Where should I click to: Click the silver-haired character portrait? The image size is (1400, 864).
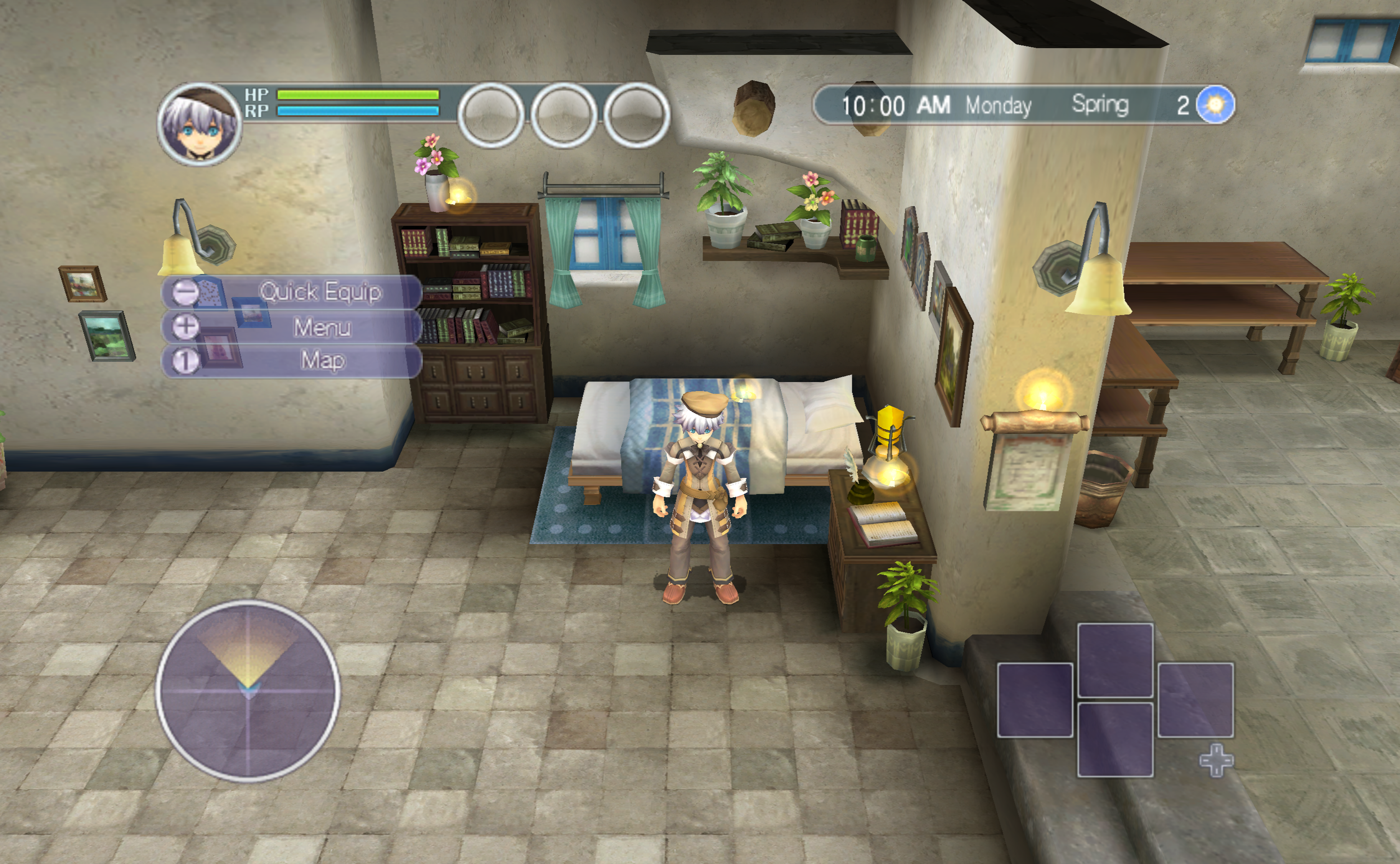point(199,125)
